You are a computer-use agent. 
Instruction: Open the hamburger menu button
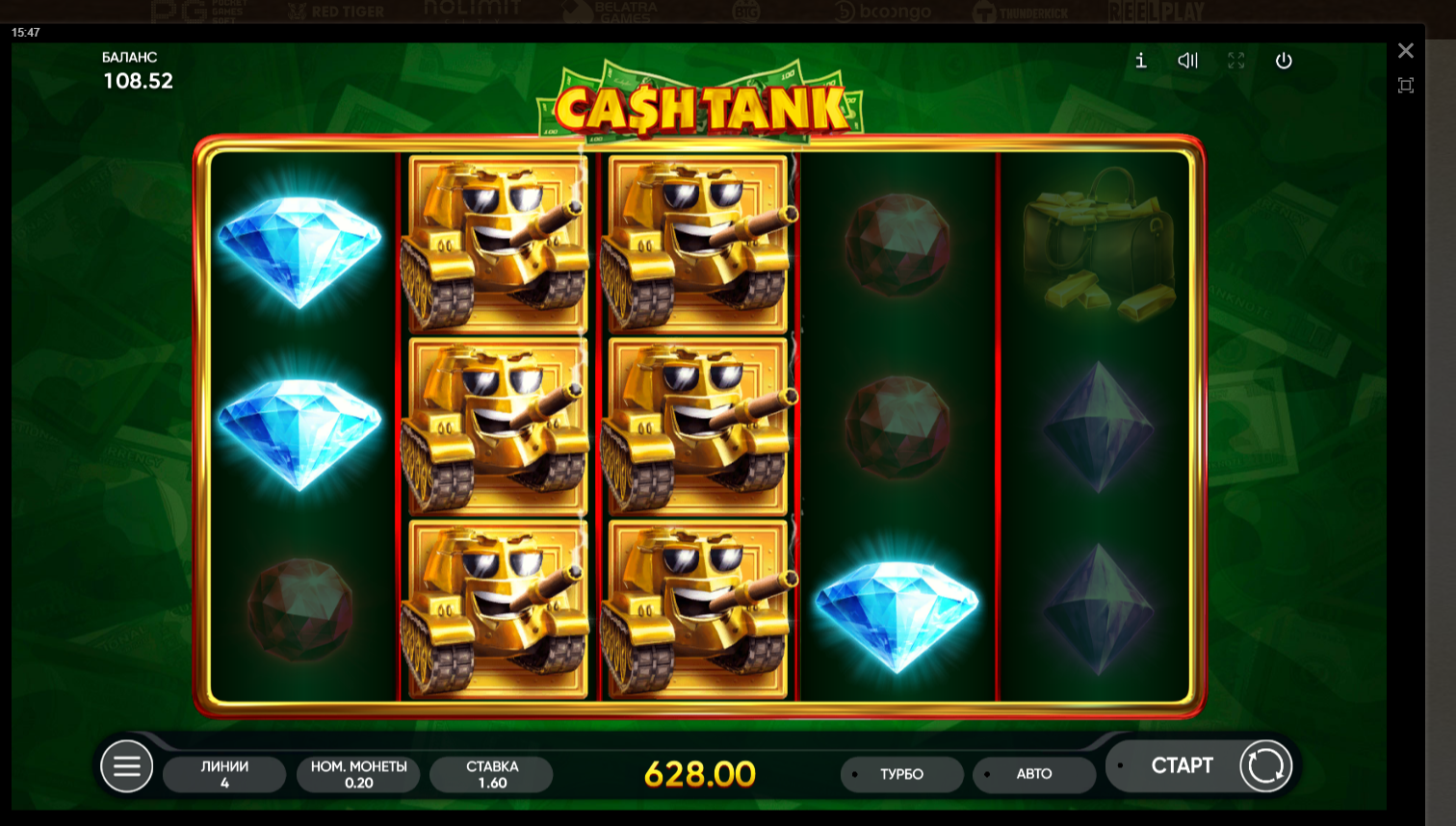point(127,766)
